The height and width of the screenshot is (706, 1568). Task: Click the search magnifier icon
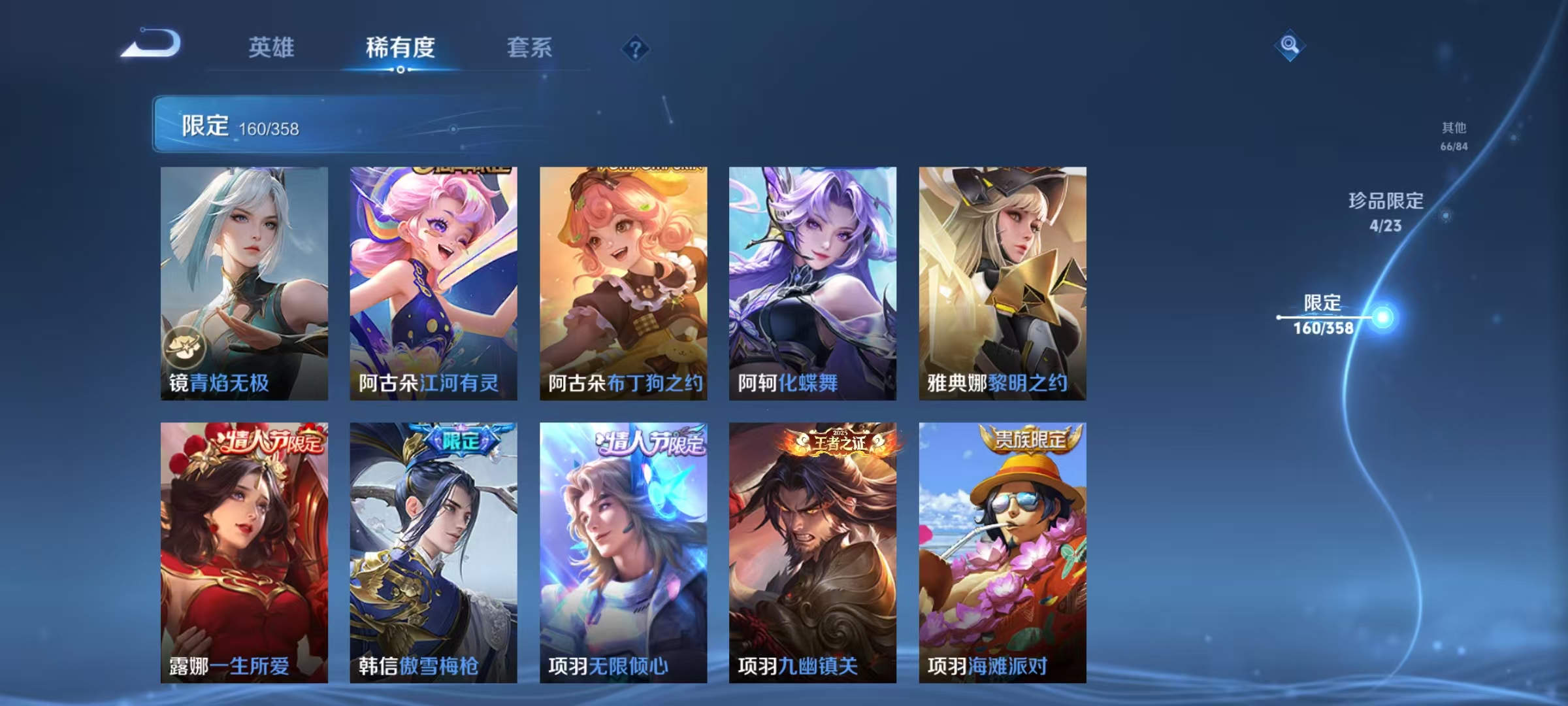click(1289, 44)
